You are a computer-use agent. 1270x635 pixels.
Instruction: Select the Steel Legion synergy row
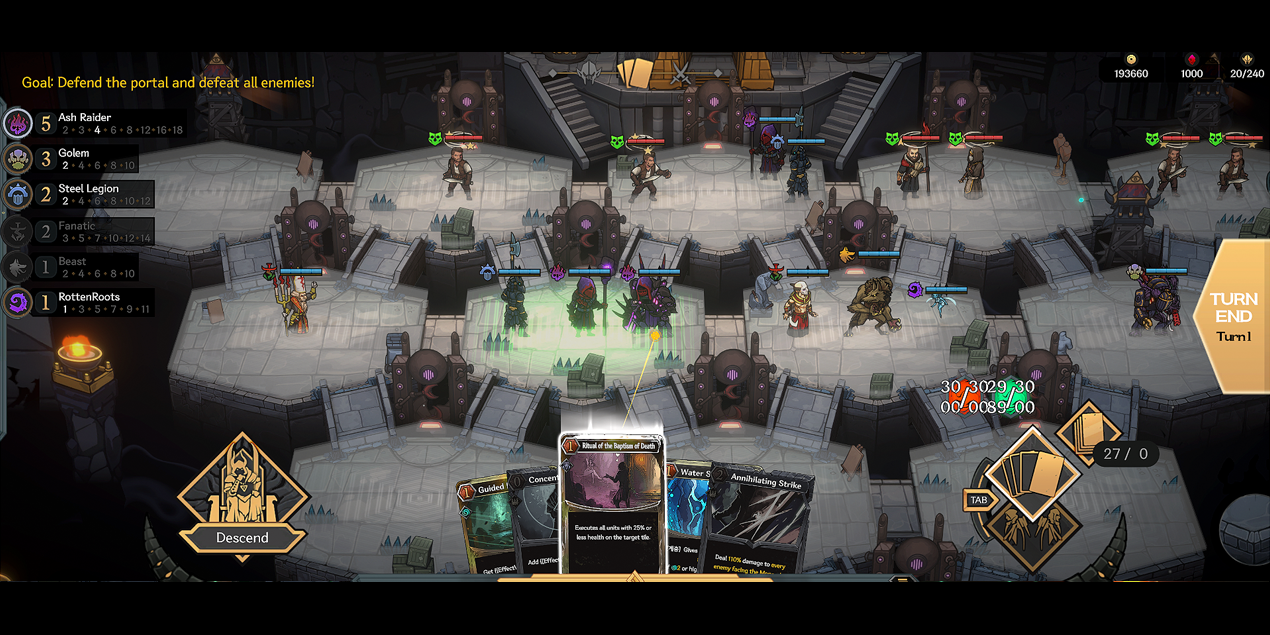(x=85, y=194)
